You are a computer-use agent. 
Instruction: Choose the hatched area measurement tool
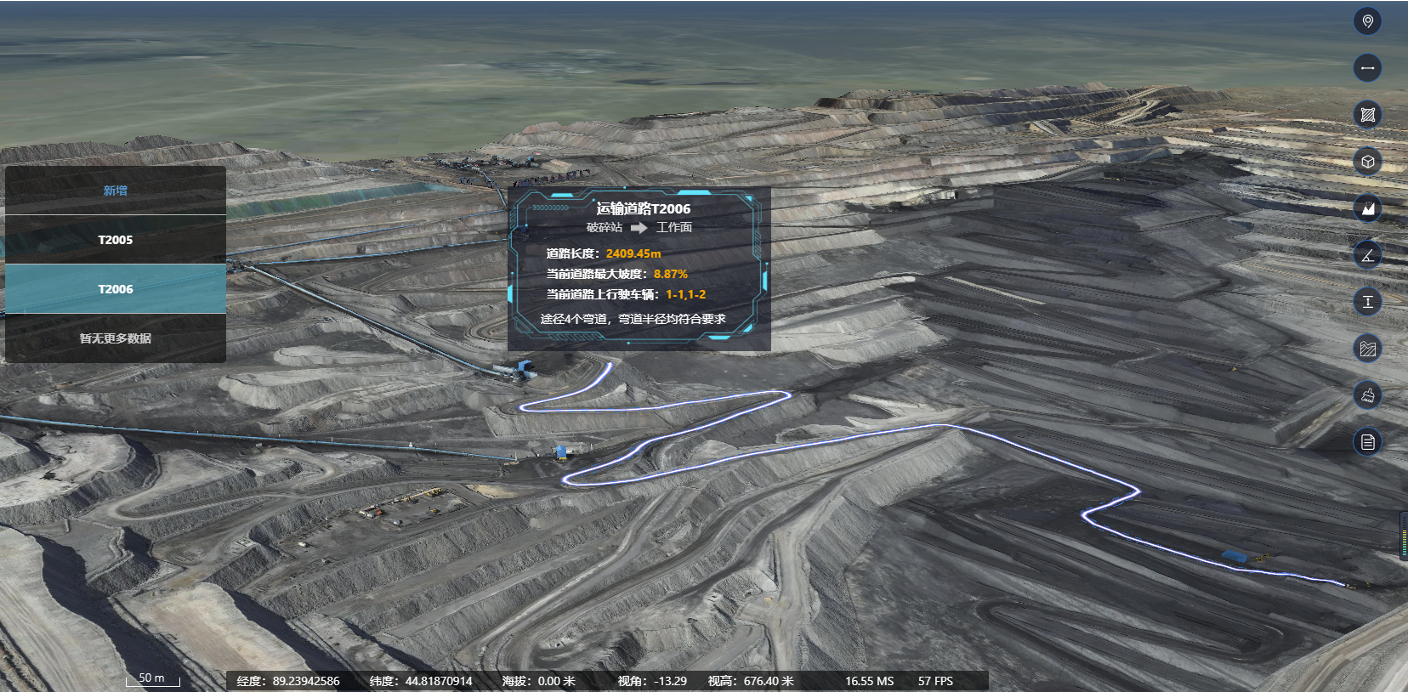pos(1367,115)
